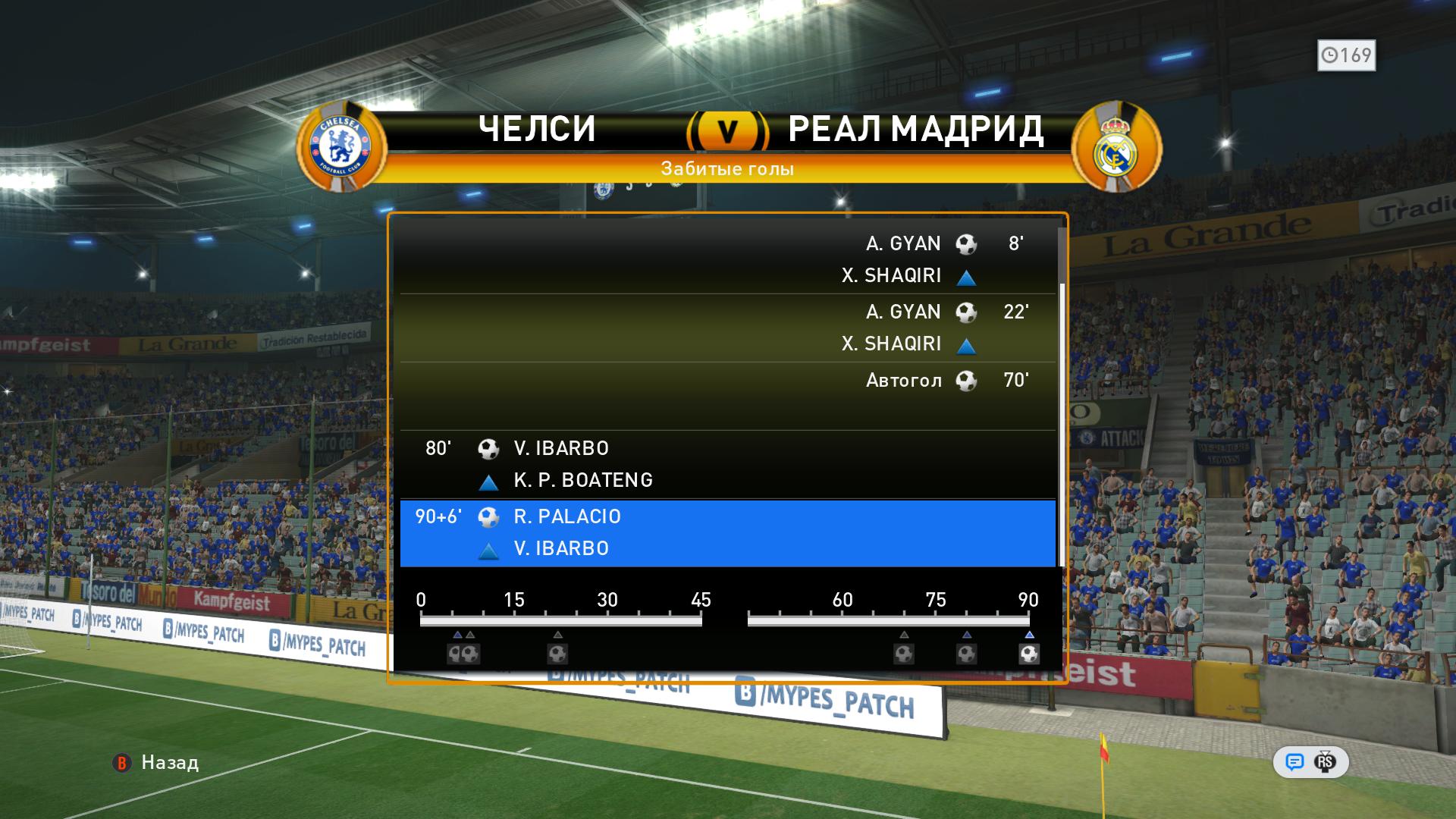The width and height of the screenshot is (1456, 819).
Task: Click the timeline ball marker at 22 minutes
Action: (x=557, y=653)
